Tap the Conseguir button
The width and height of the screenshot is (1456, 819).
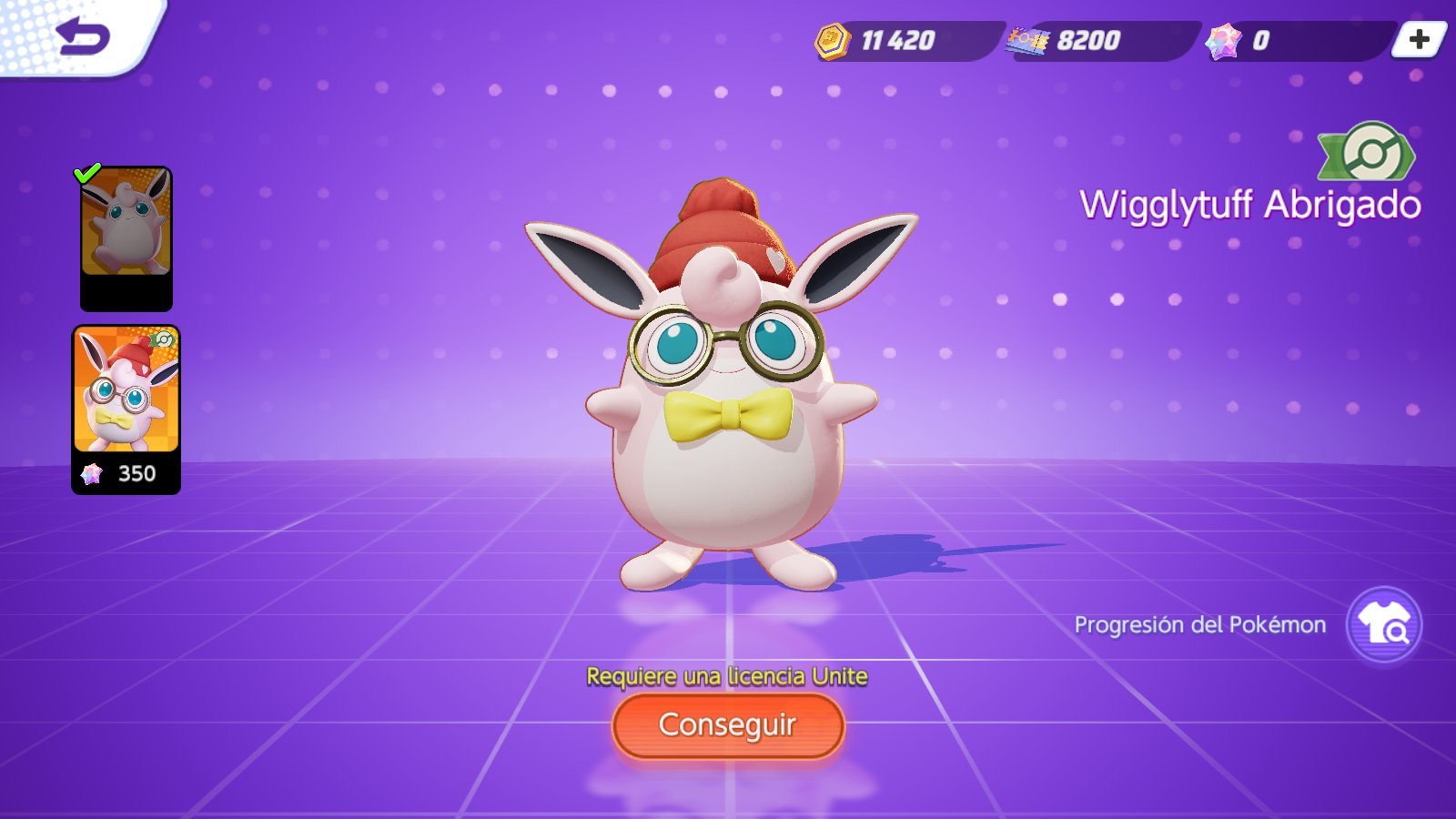pos(728,725)
